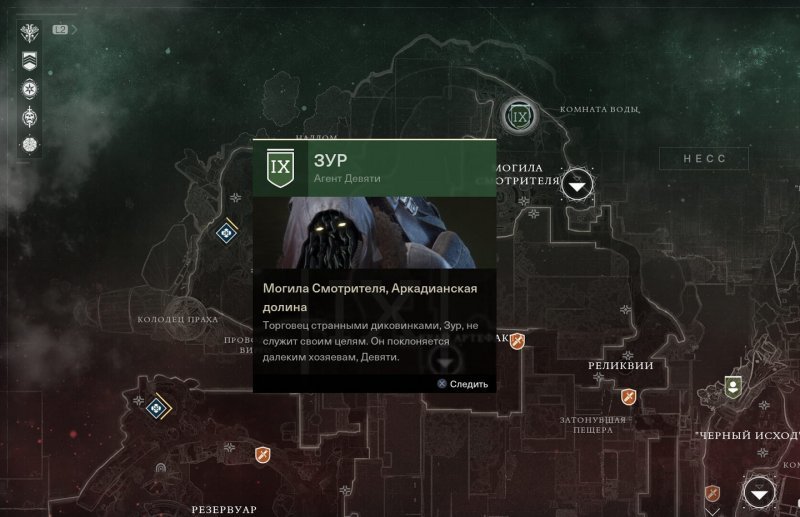Select Xur's IX marker near Комната Воды
800x517 pixels.
(x=519, y=118)
